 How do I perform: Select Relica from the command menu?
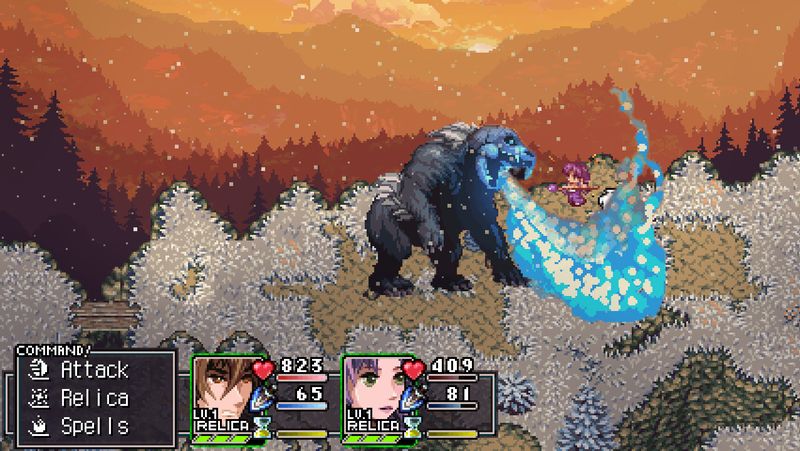coord(94,398)
